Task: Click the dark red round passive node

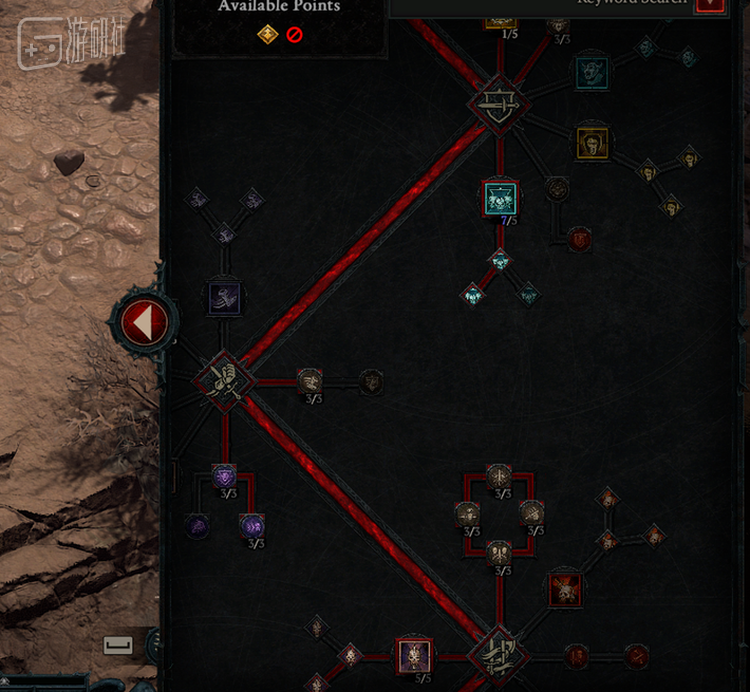Action: pyautogui.click(x=579, y=240)
